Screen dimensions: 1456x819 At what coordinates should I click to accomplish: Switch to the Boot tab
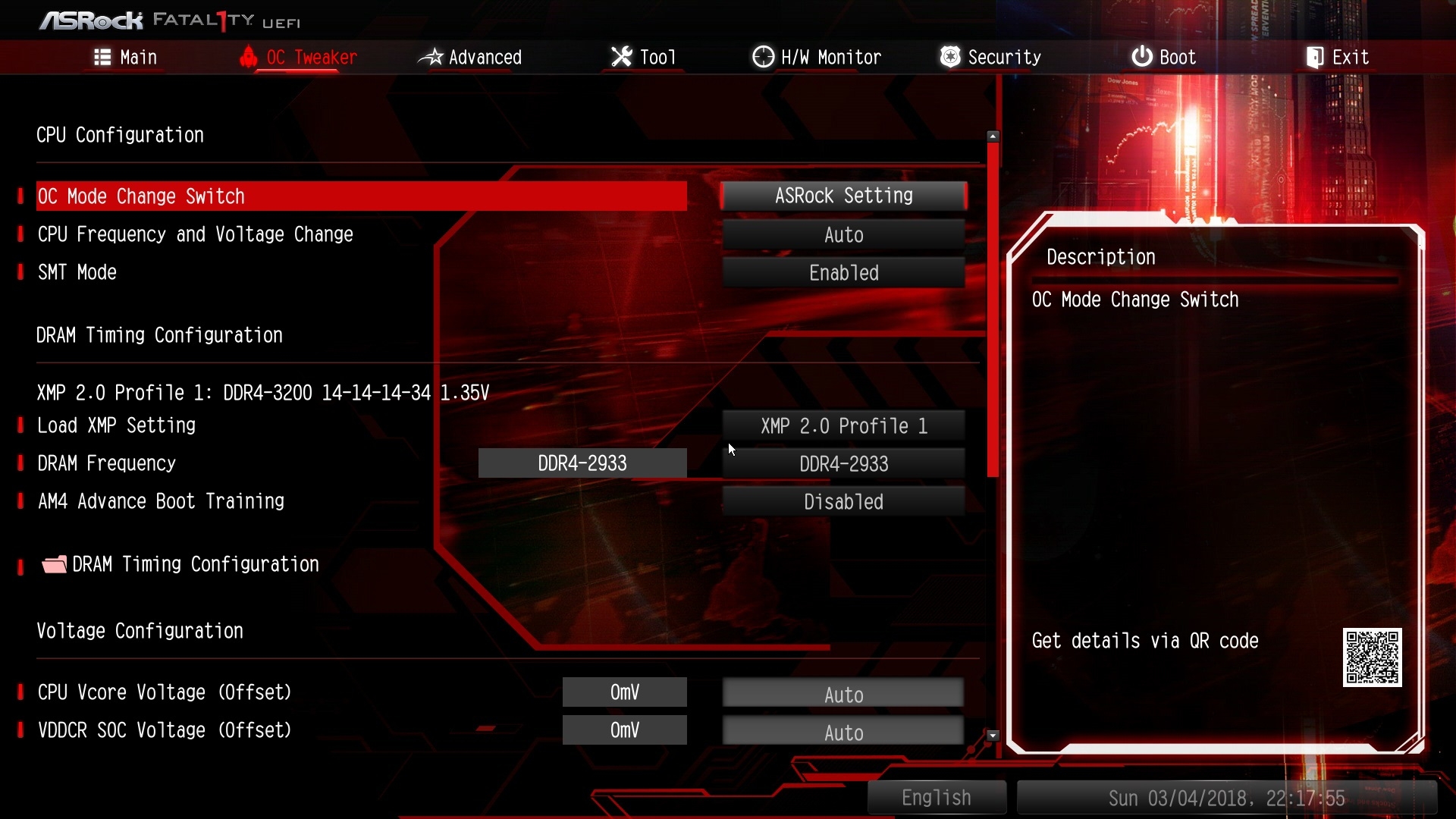(x=1164, y=58)
